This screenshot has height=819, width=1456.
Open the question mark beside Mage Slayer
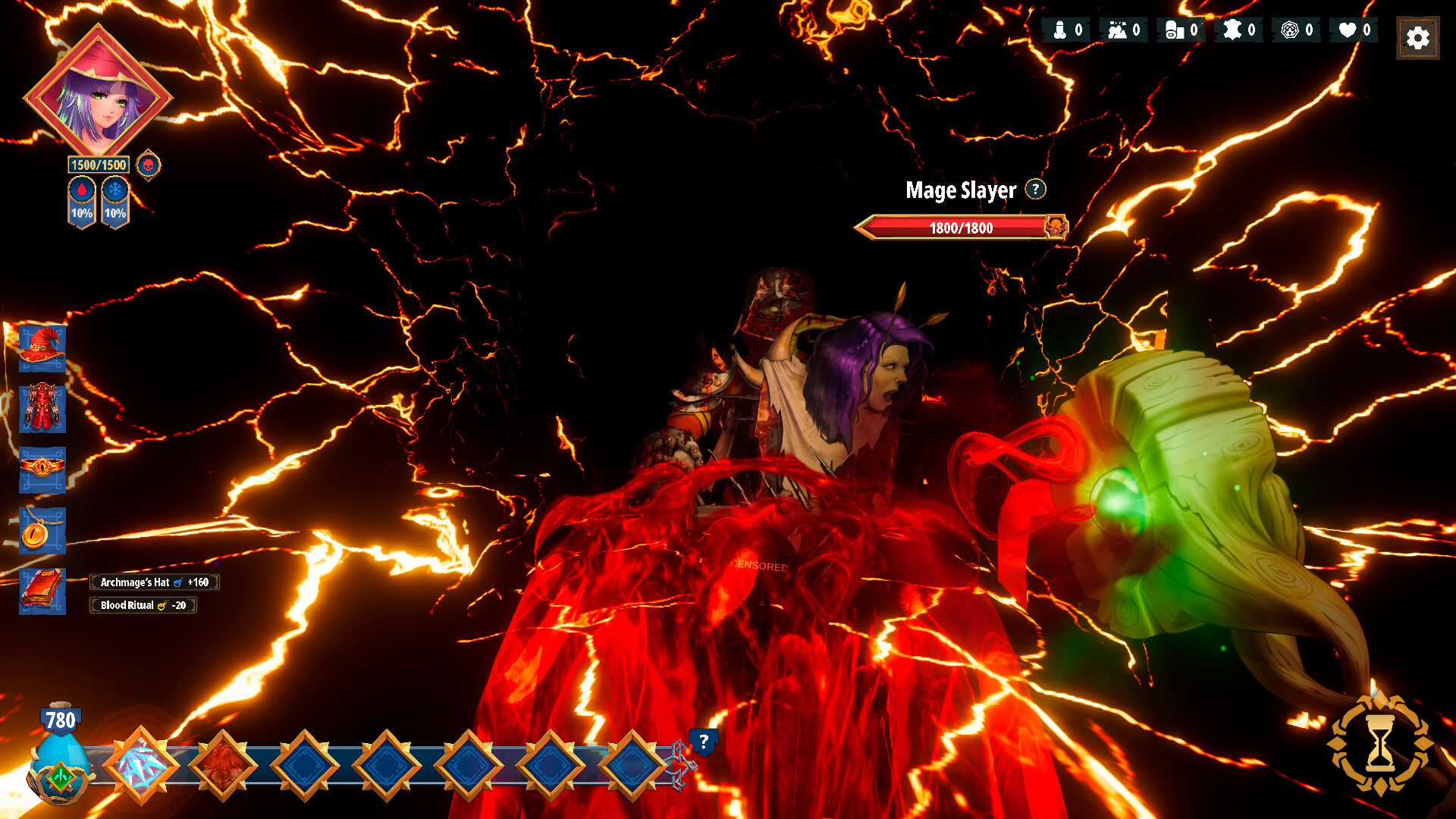click(1035, 190)
